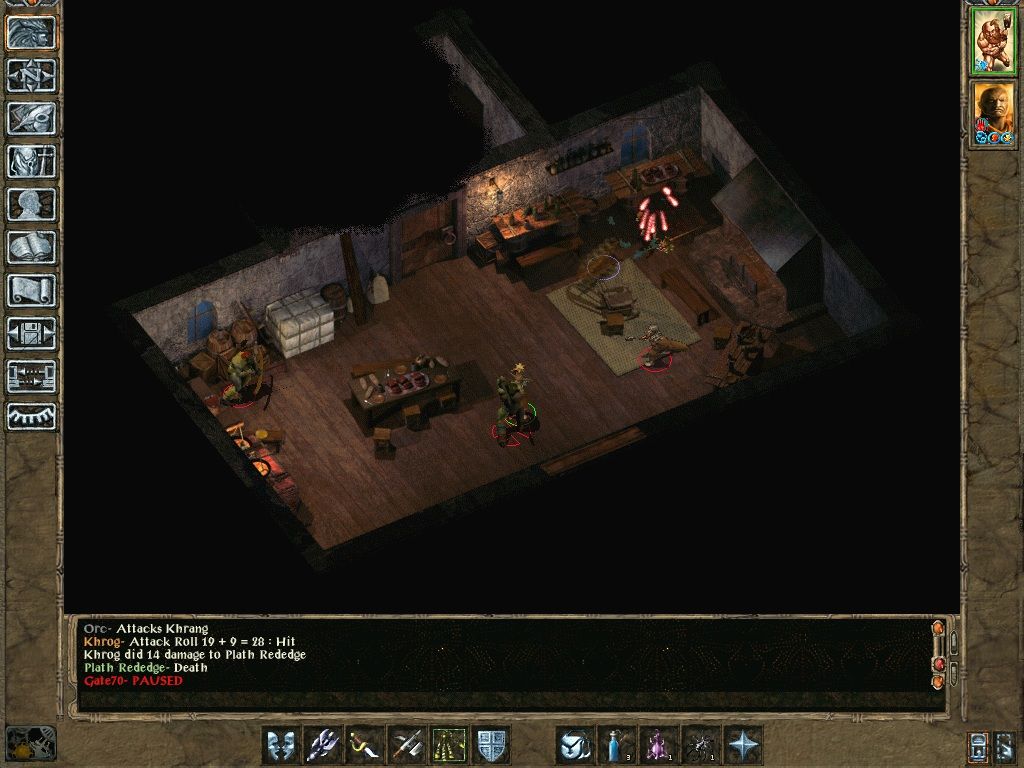Select the crossed sword and axe slot
1024x768 pixels.
[x=407, y=745]
